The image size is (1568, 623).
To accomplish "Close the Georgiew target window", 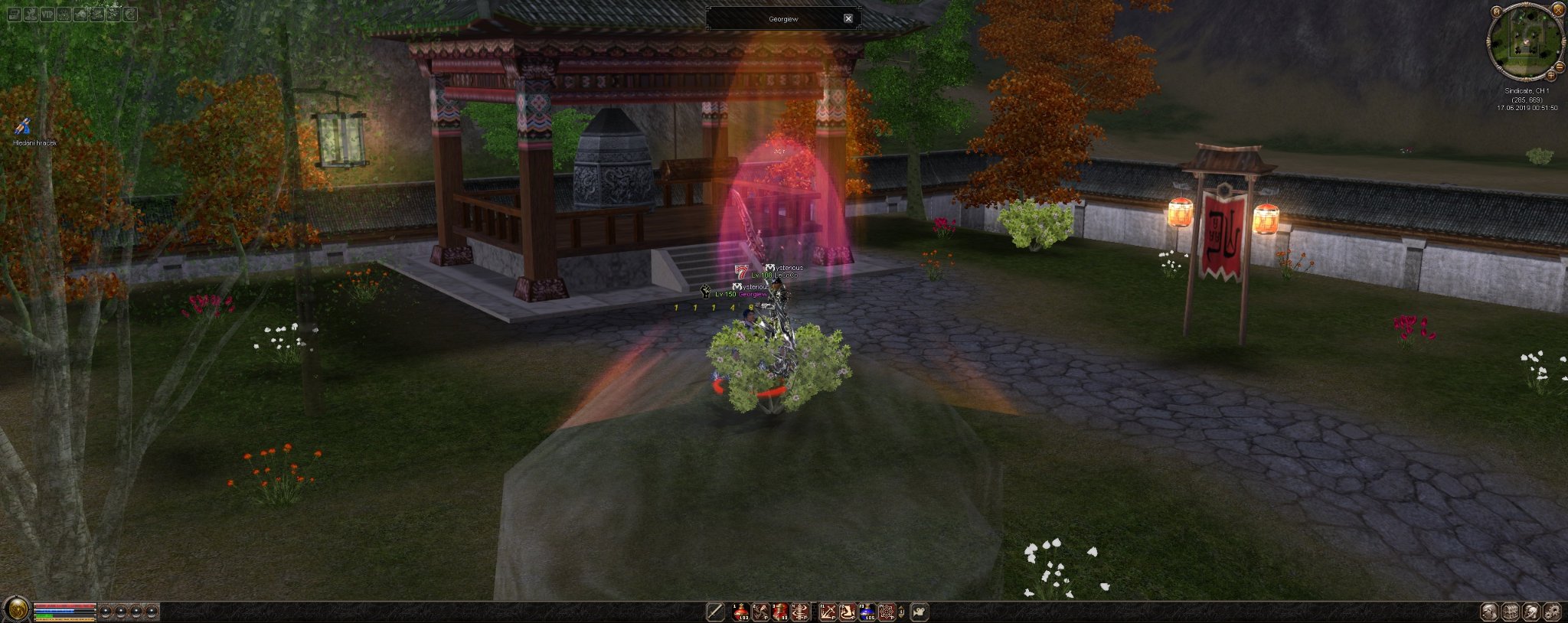I will click(x=848, y=18).
